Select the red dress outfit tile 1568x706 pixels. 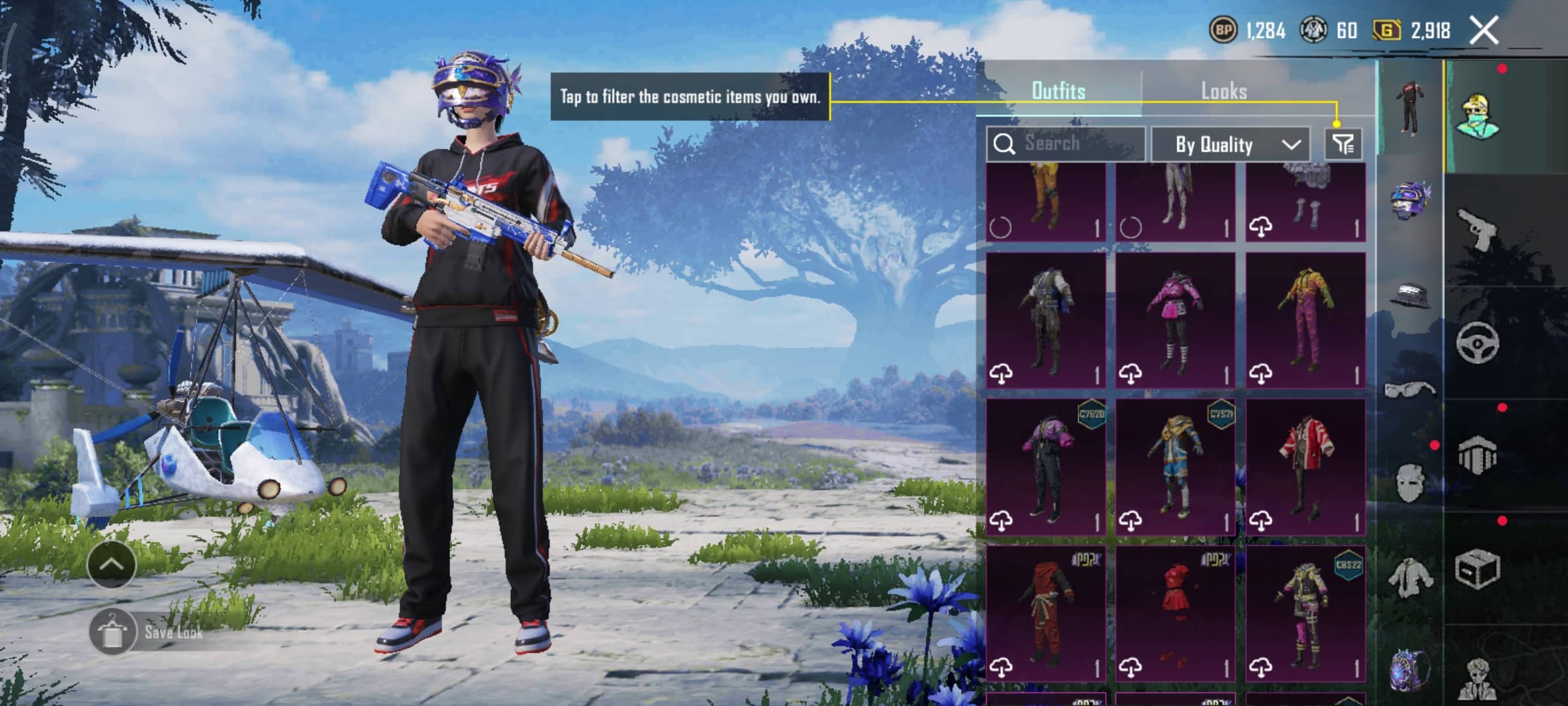click(1175, 613)
